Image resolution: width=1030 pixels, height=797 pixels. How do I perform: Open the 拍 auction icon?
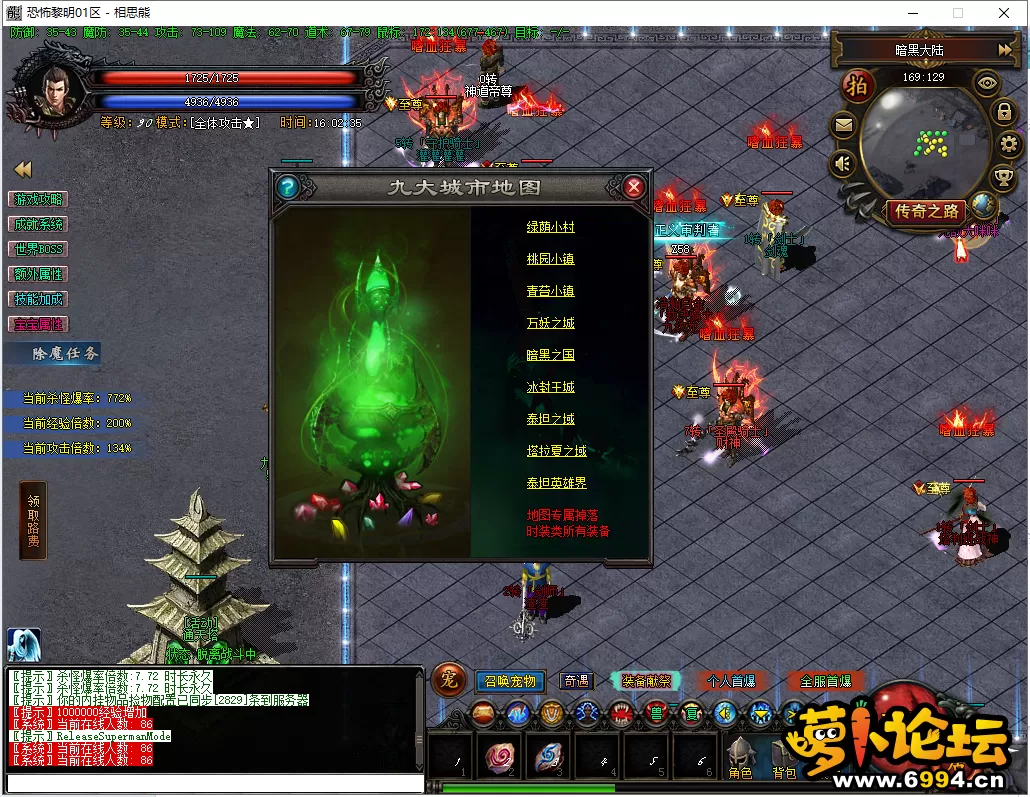click(857, 85)
